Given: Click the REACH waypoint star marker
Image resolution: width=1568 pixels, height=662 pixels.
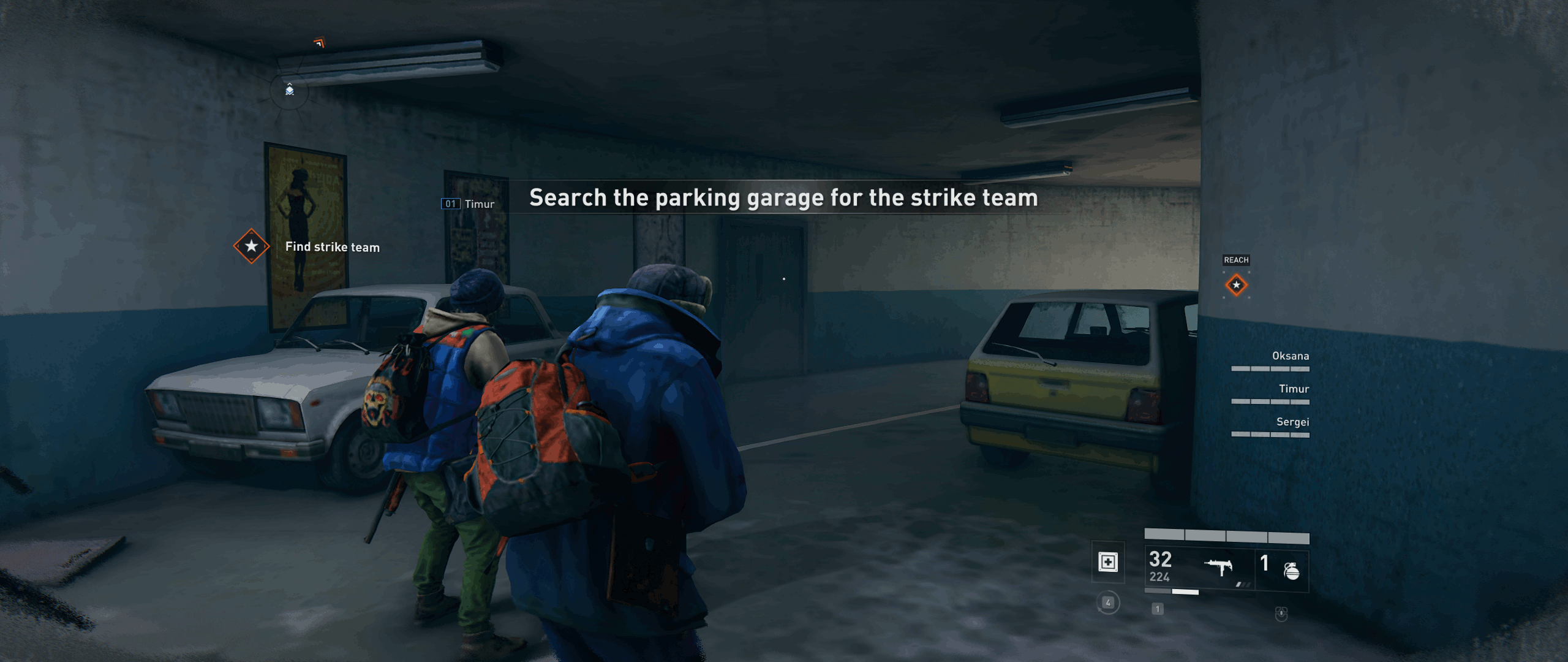Looking at the screenshot, I should coord(1236,285).
